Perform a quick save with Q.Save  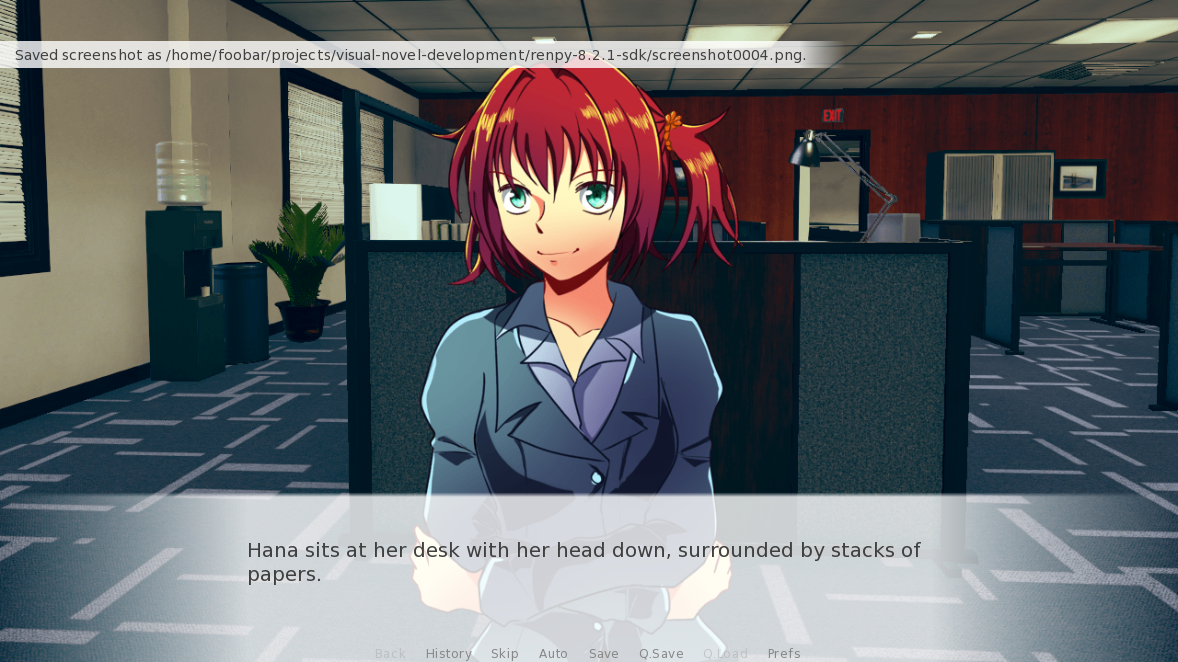(661, 653)
